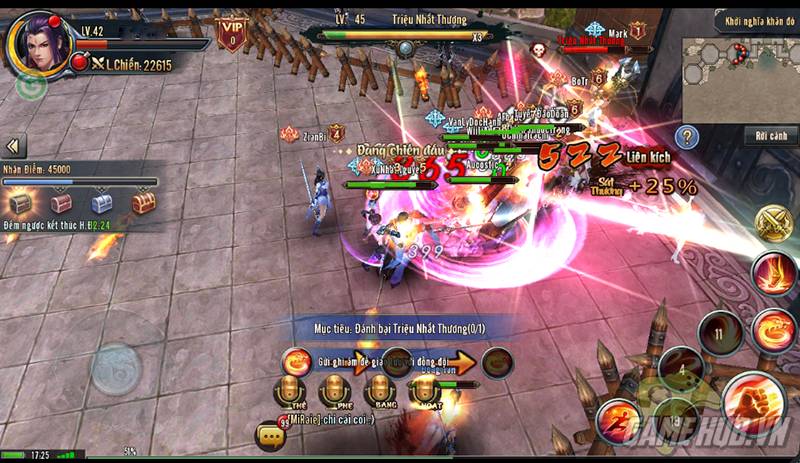Open the VIP badge
The height and width of the screenshot is (463, 800).
click(x=232, y=33)
